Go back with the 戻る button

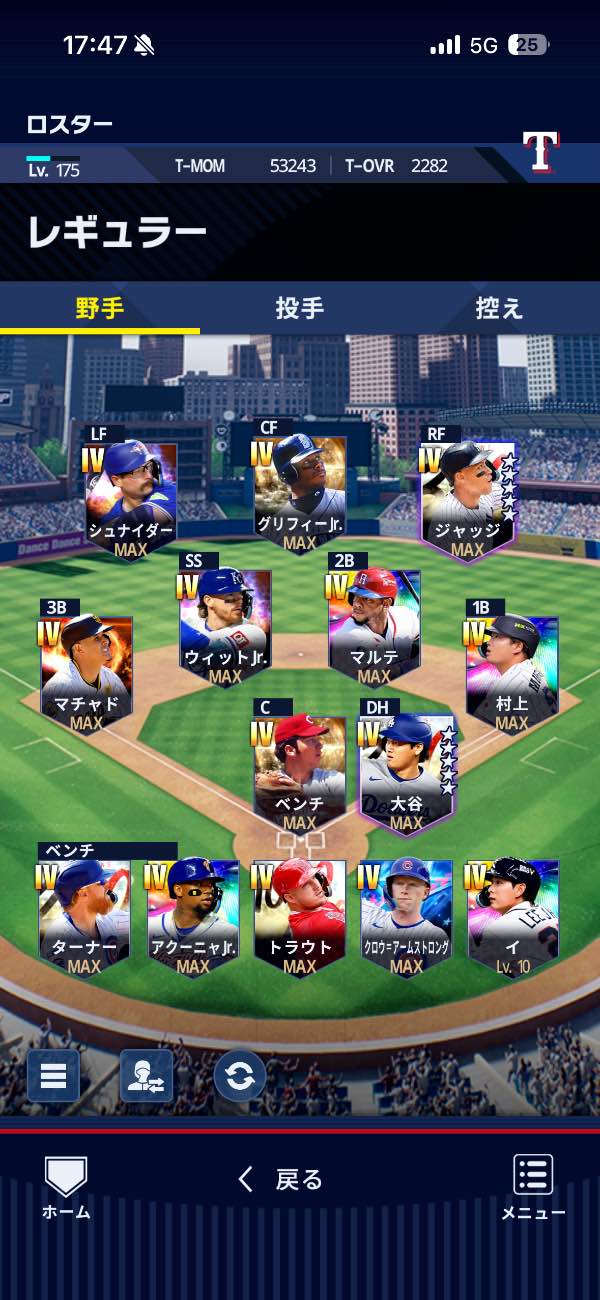(x=281, y=1180)
